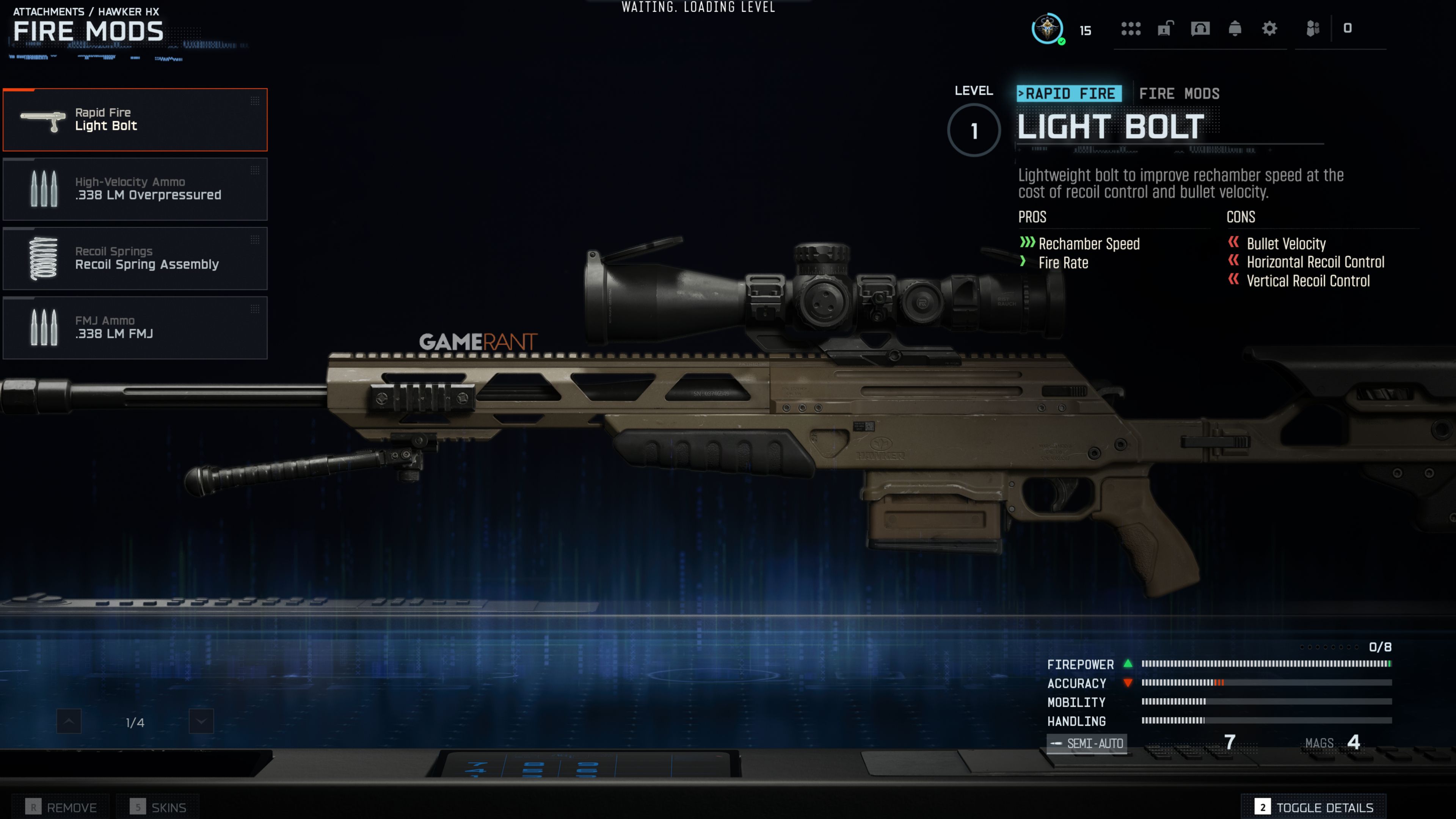Return to Attachments via the breadcrumb

click(49, 11)
